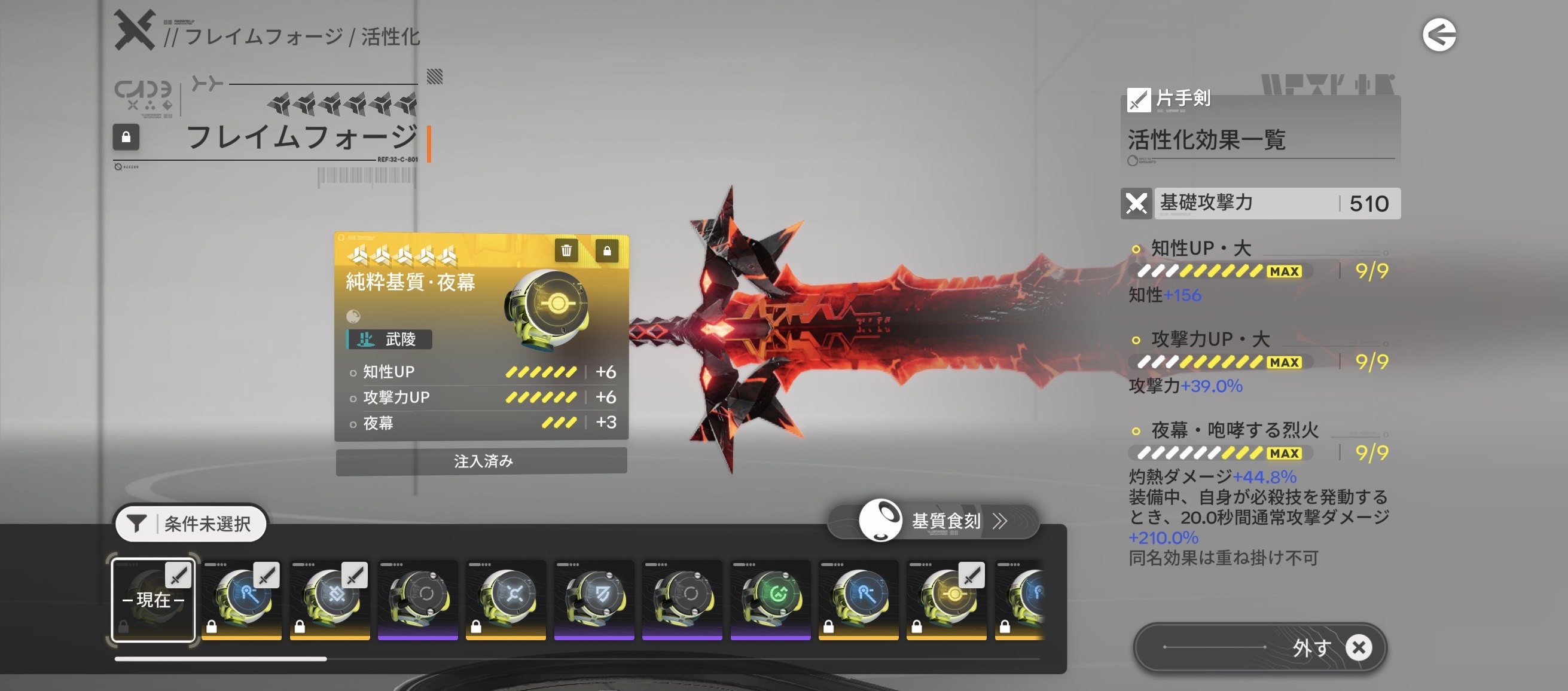Choose the diamond-cross essence with sword badge
This screenshot has height=691, width=1568.
pyautogui.click(x=330, y=598)
